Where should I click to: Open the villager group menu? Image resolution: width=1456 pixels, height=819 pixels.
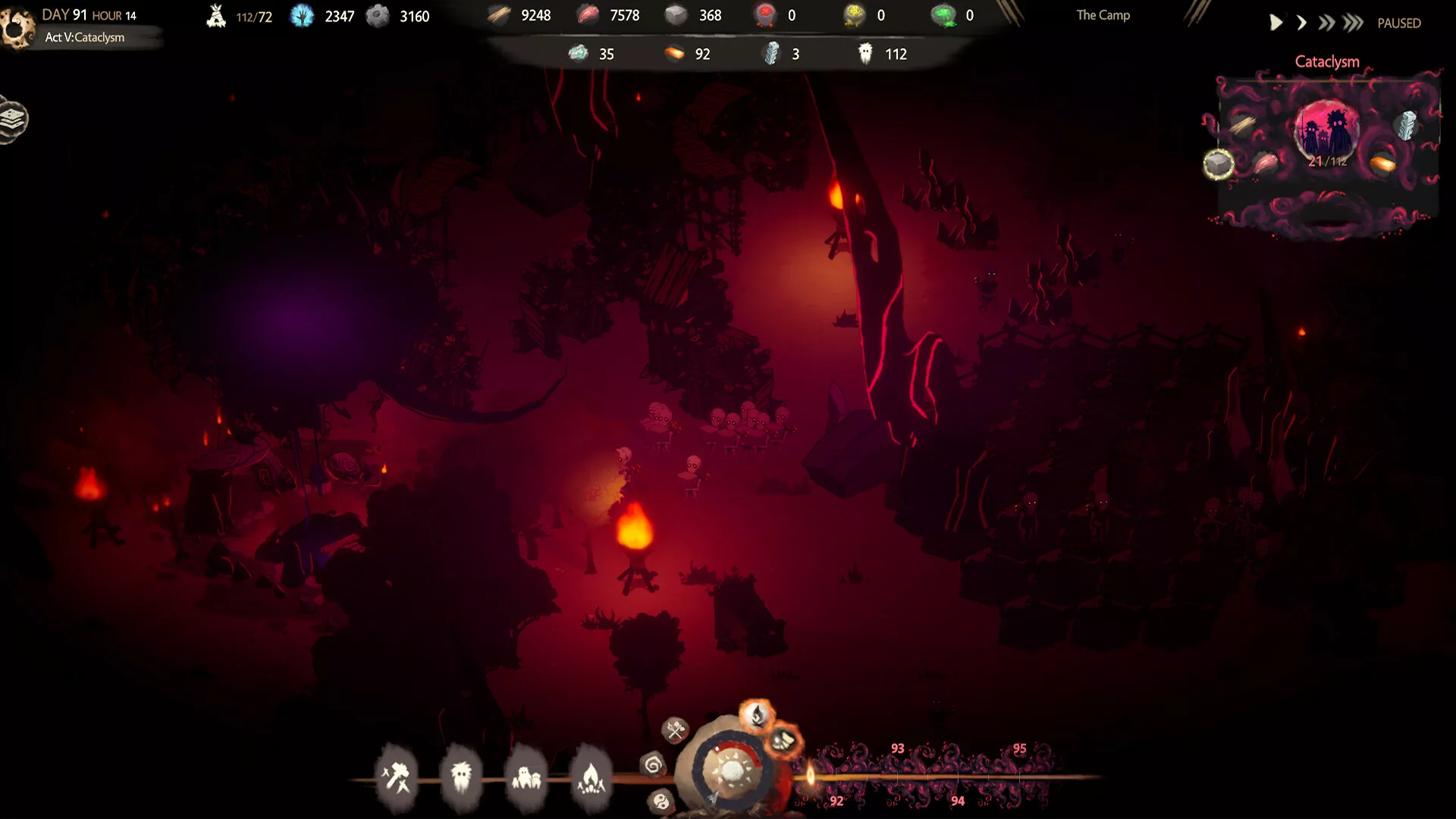526,777
